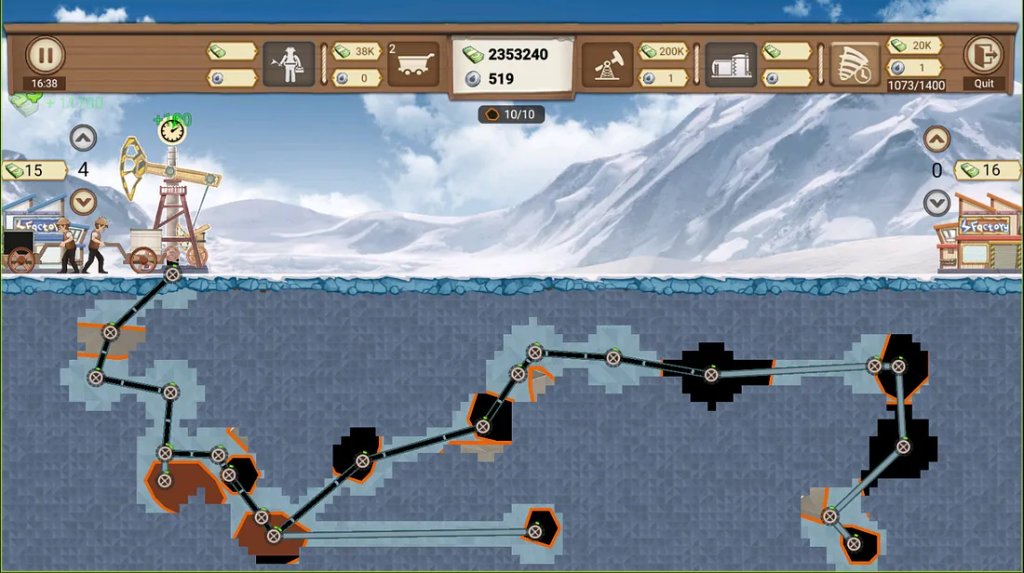This screenshot has width=1024, height=573.
Task: Raise the right factory price with up arrow
Action: pyautogui.click(x=936, y=139)
